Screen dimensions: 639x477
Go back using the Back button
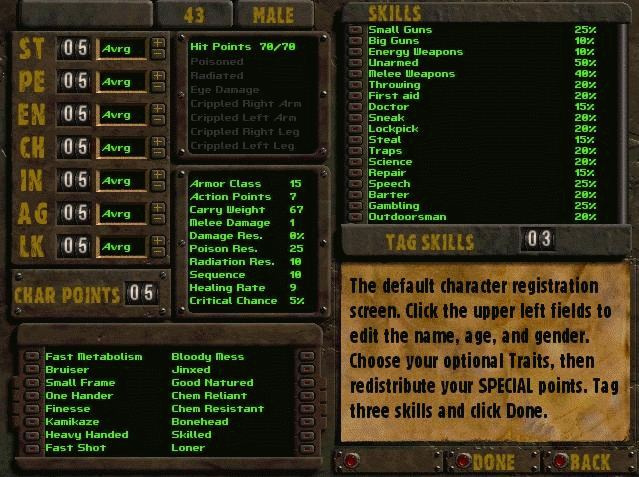click(x=559, y=462)
